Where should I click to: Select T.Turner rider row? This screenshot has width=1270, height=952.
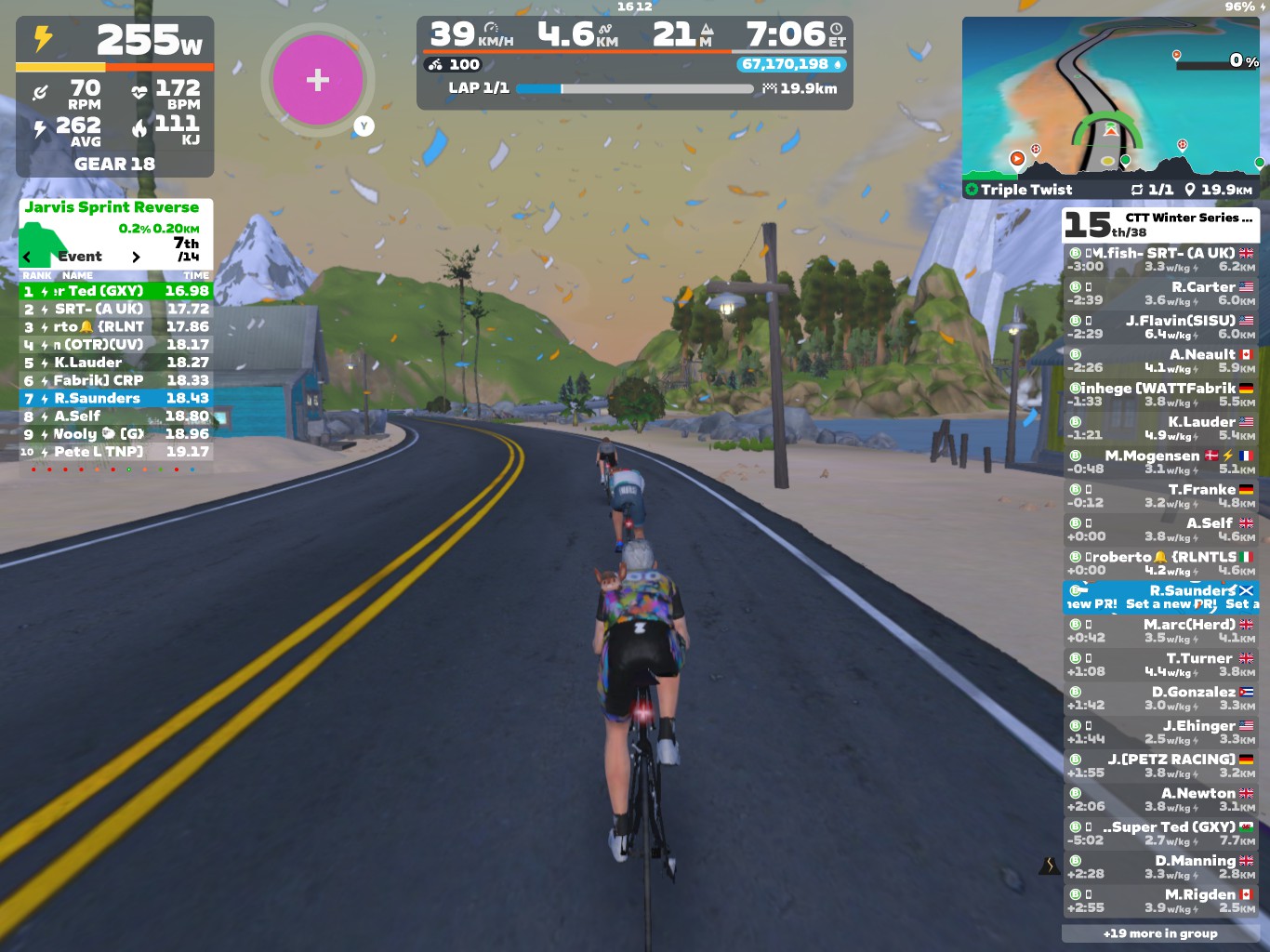click(x=1160, y=665)
